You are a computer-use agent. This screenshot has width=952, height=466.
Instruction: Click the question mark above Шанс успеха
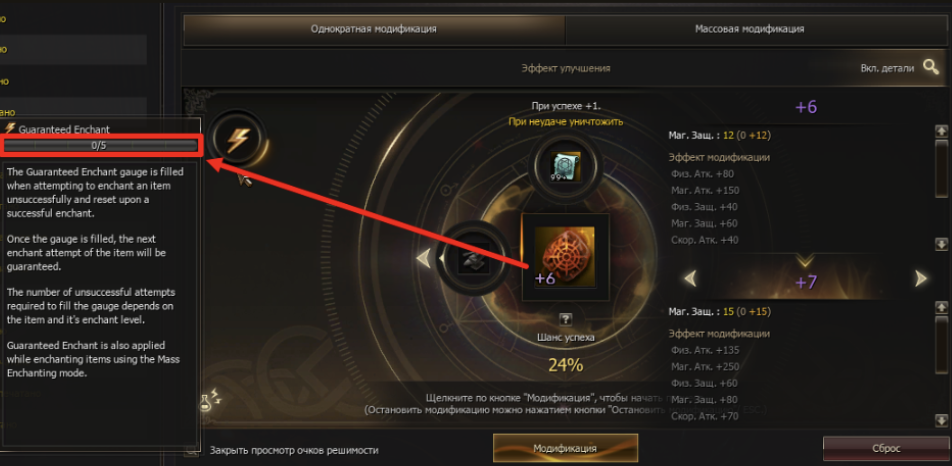pos(565,319)
